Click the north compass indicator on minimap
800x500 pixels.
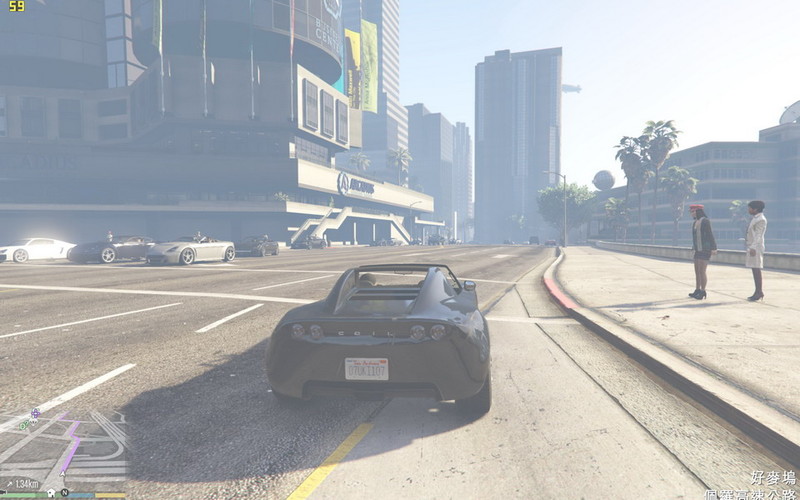(64, 493)
